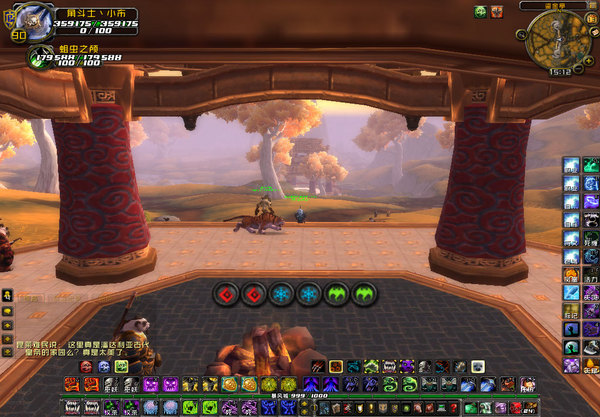Click the first red diamond center button
Screen dimensions: 600x417
coord(226,294)
